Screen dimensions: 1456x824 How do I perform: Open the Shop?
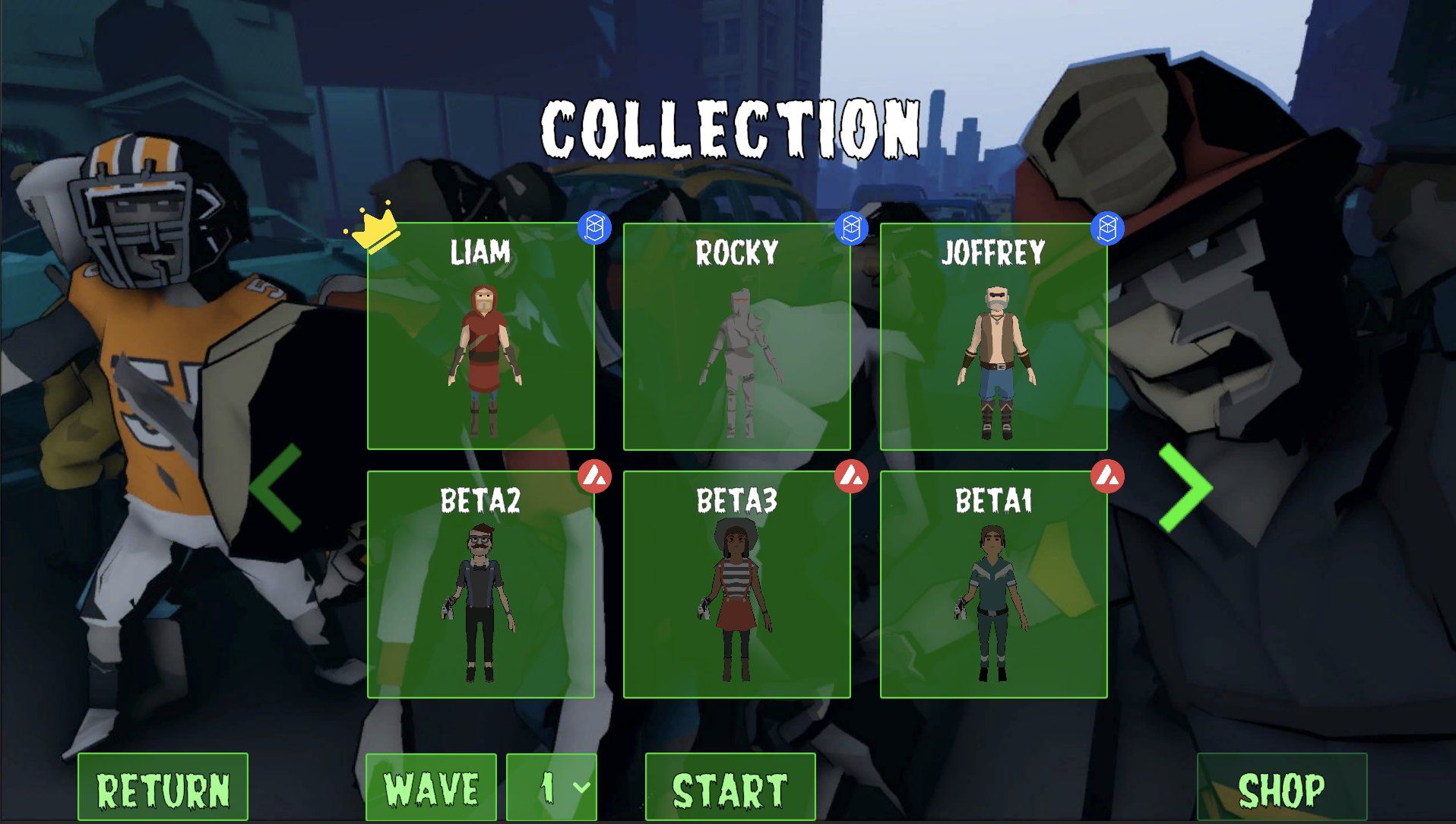pyautogui.click(x=1281, y=788)
